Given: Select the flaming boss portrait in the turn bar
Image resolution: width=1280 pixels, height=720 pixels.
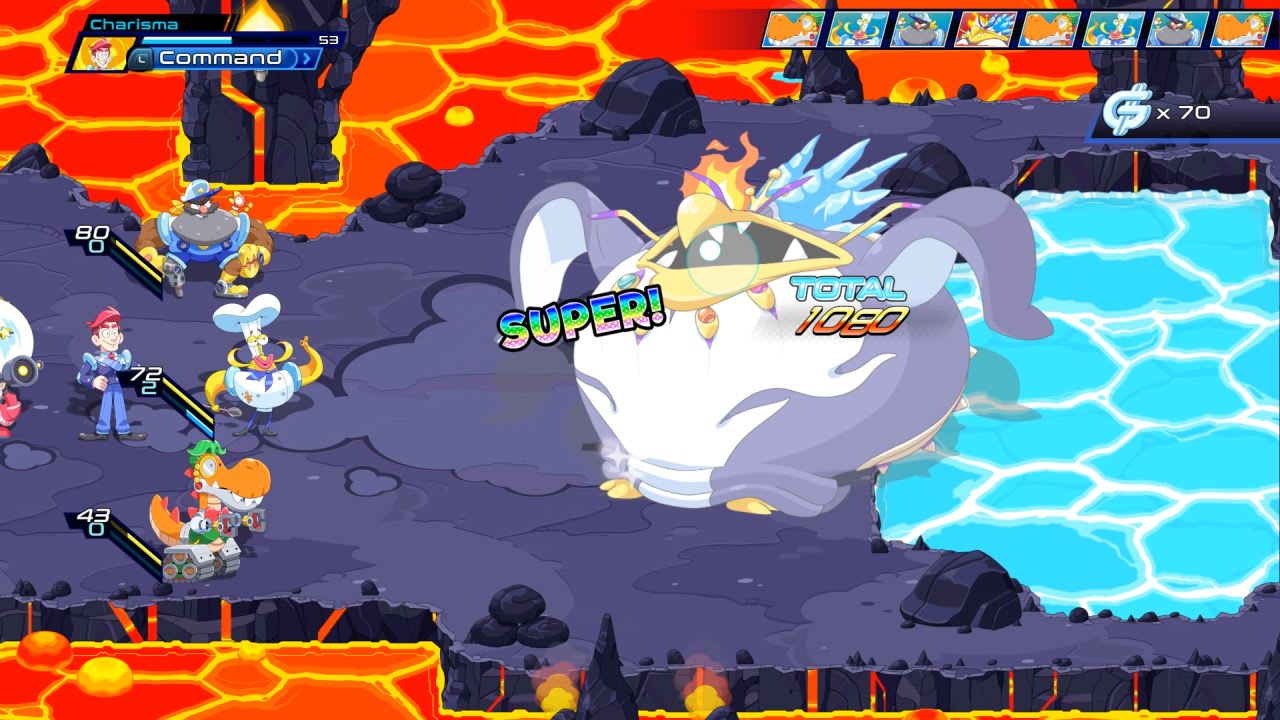Looking at the screenshot, I should pyautogui.click(x=987, y=30).
